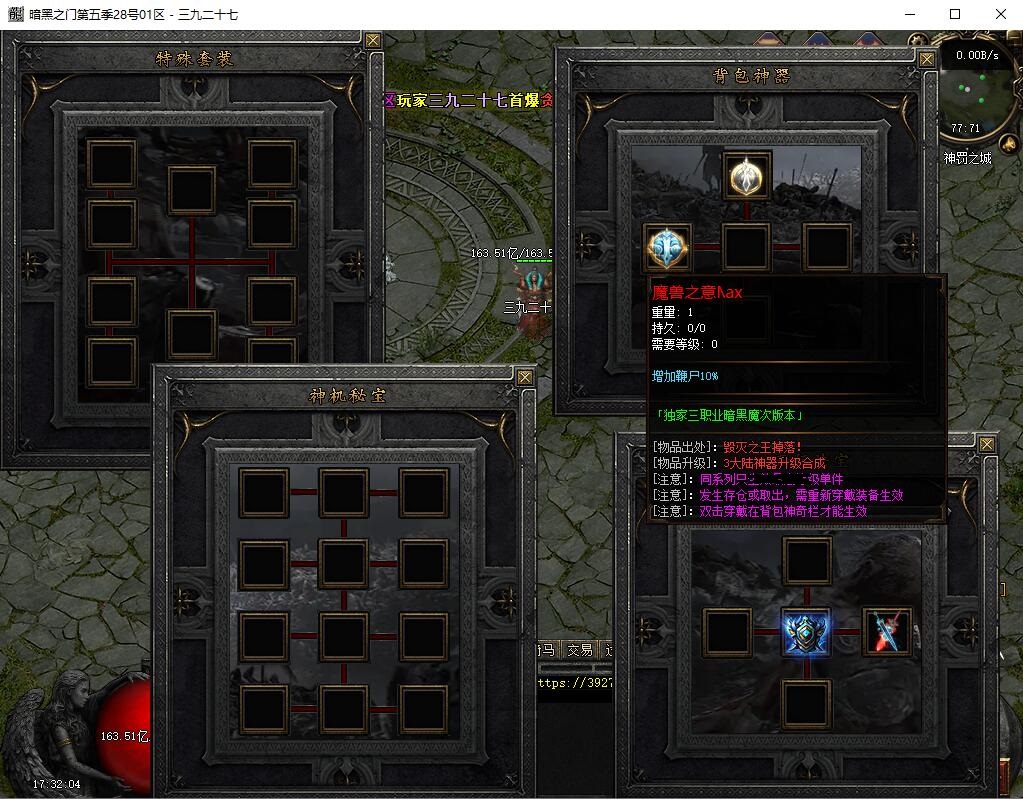
Task: Close the 特殊套装 panel
Action: [373, 41]
